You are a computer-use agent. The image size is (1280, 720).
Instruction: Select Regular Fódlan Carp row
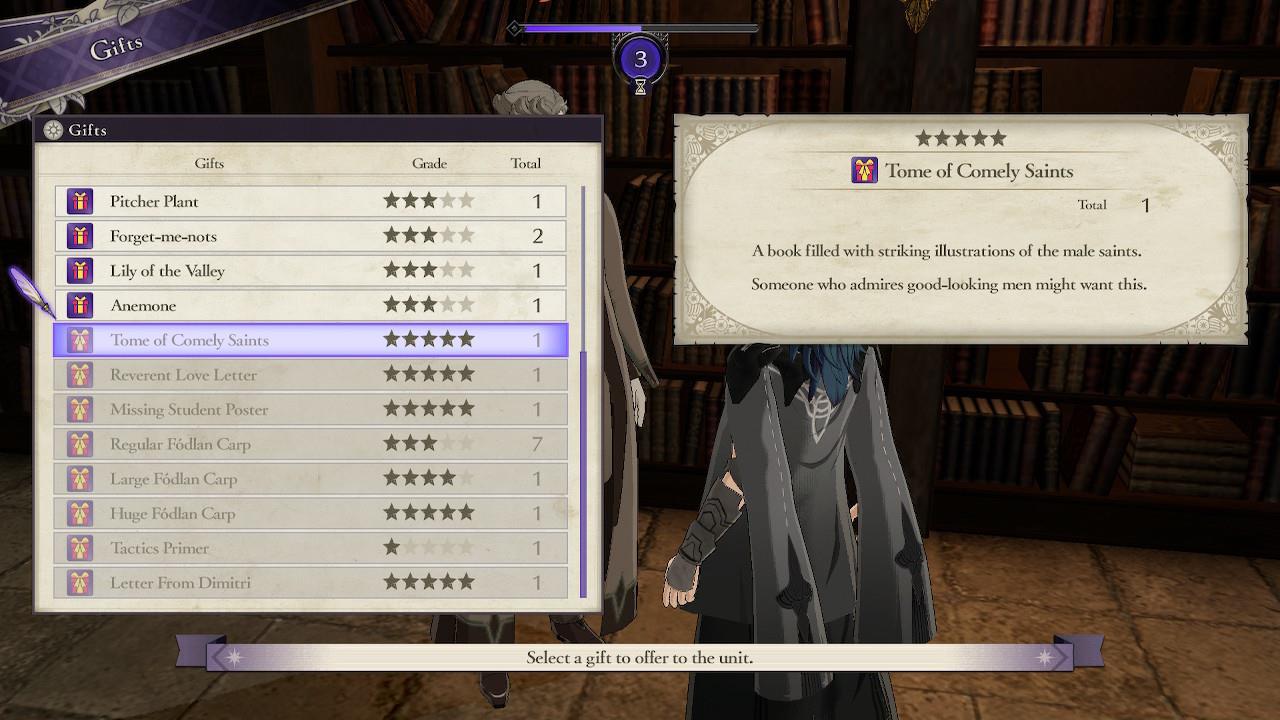point(310,444)
